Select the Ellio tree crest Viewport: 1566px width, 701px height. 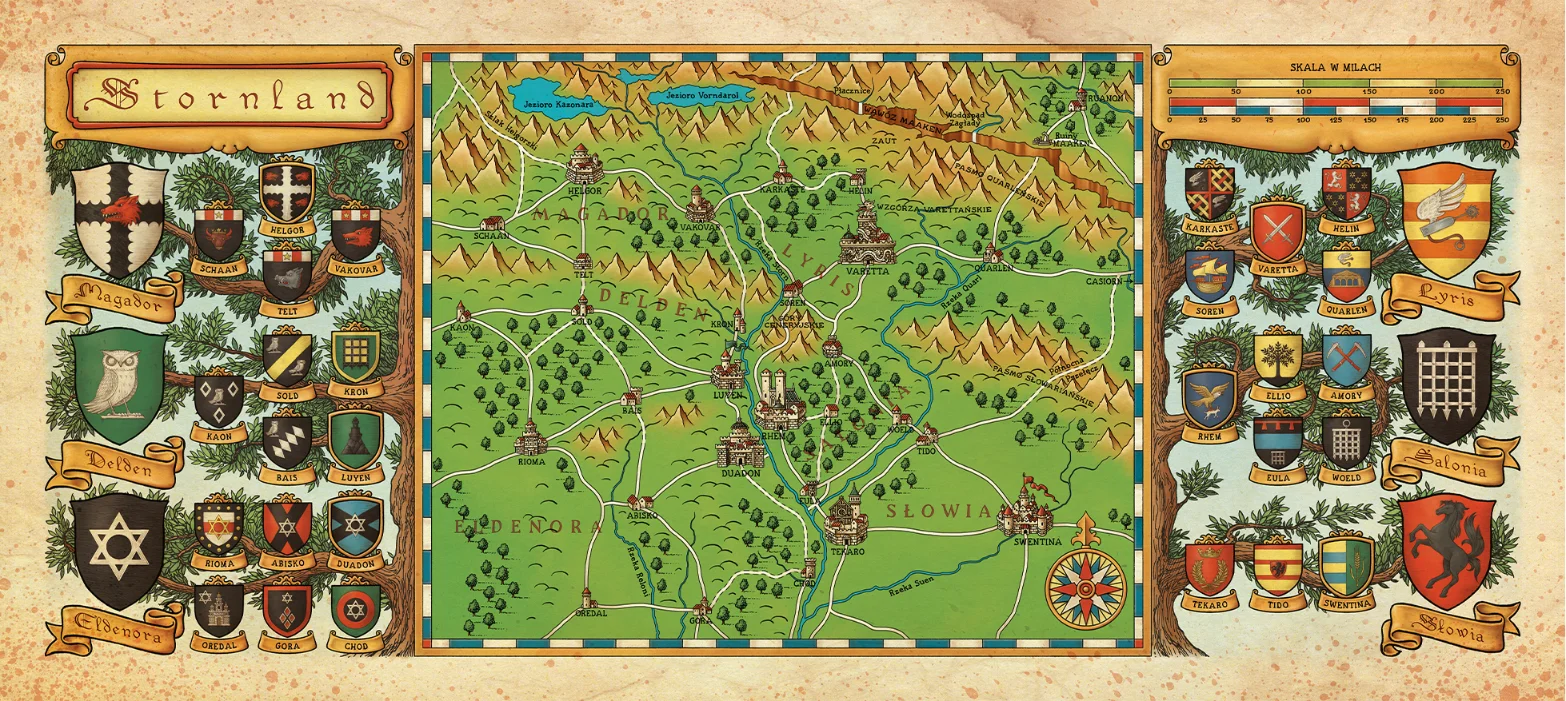point(1277,358)
